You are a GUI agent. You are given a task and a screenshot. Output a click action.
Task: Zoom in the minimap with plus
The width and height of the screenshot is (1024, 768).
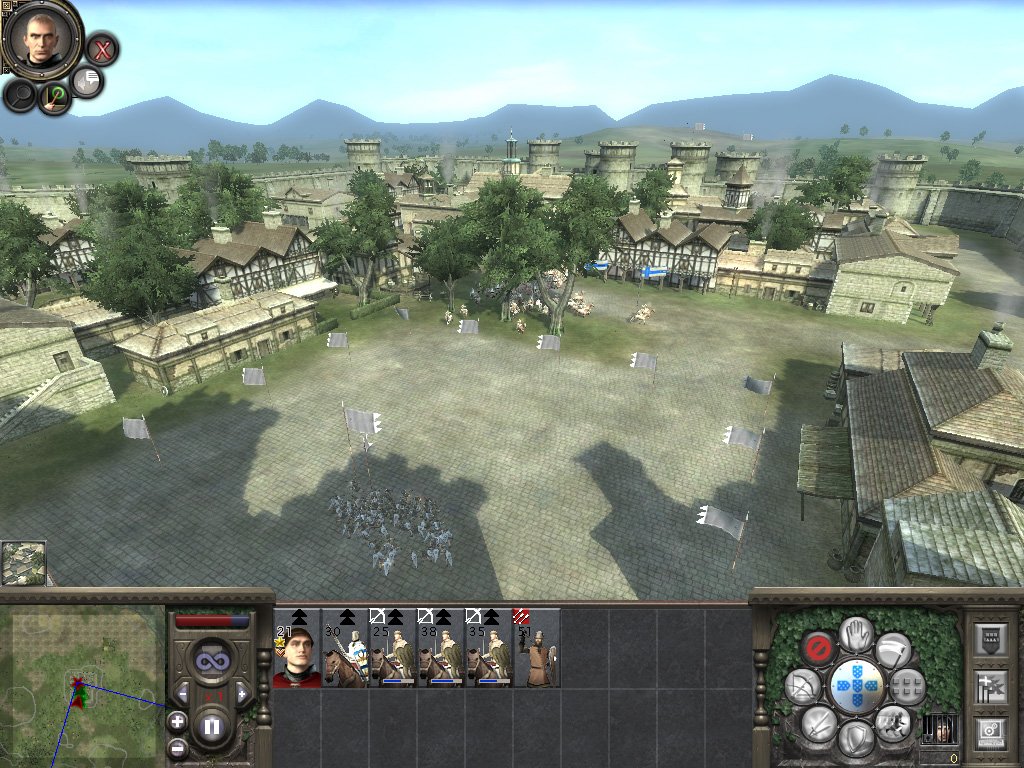[x=177, y=720]
